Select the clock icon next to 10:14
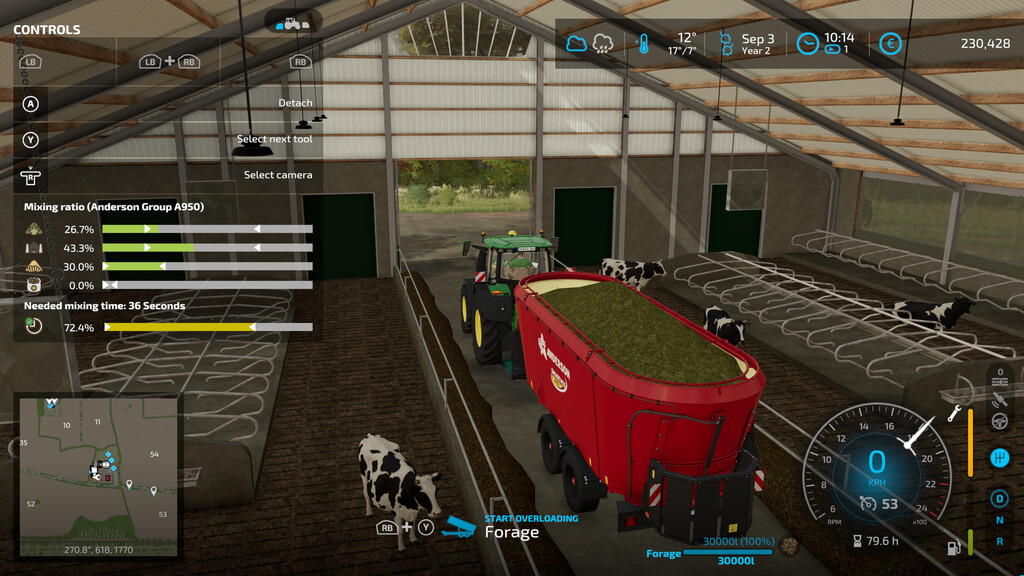 tap(807, 44)
